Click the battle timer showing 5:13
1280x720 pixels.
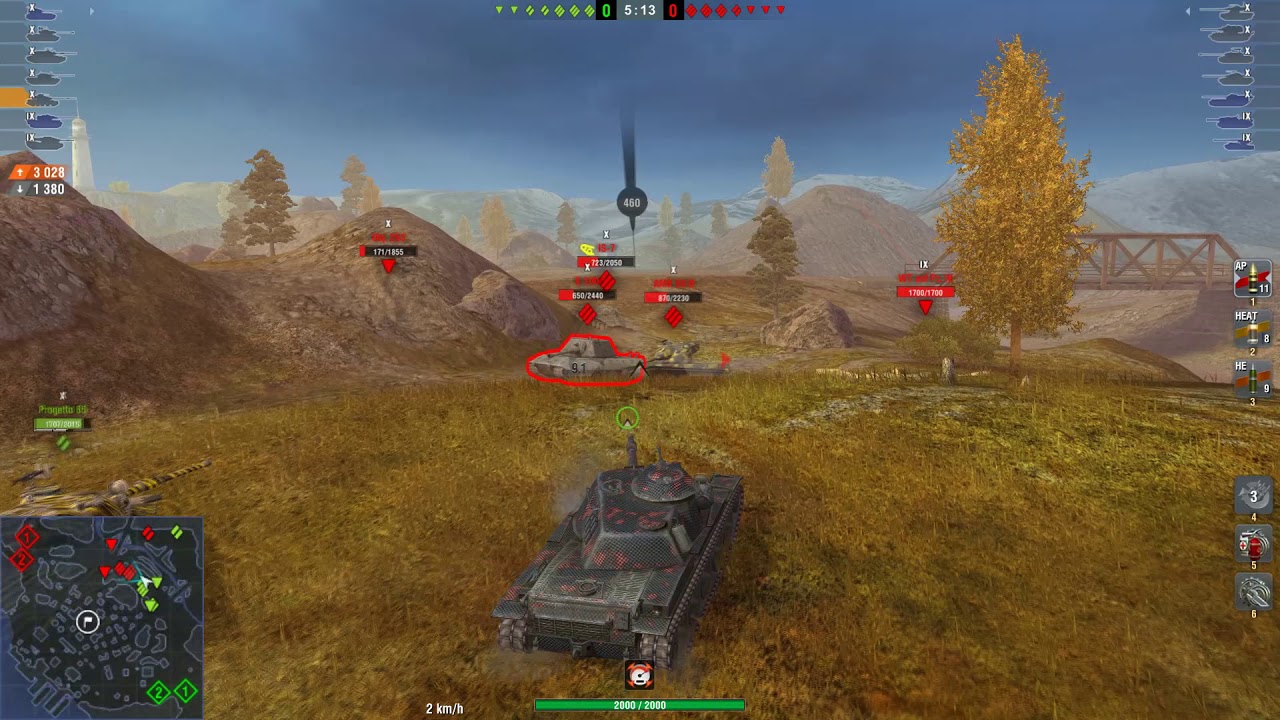coord(640,12)
